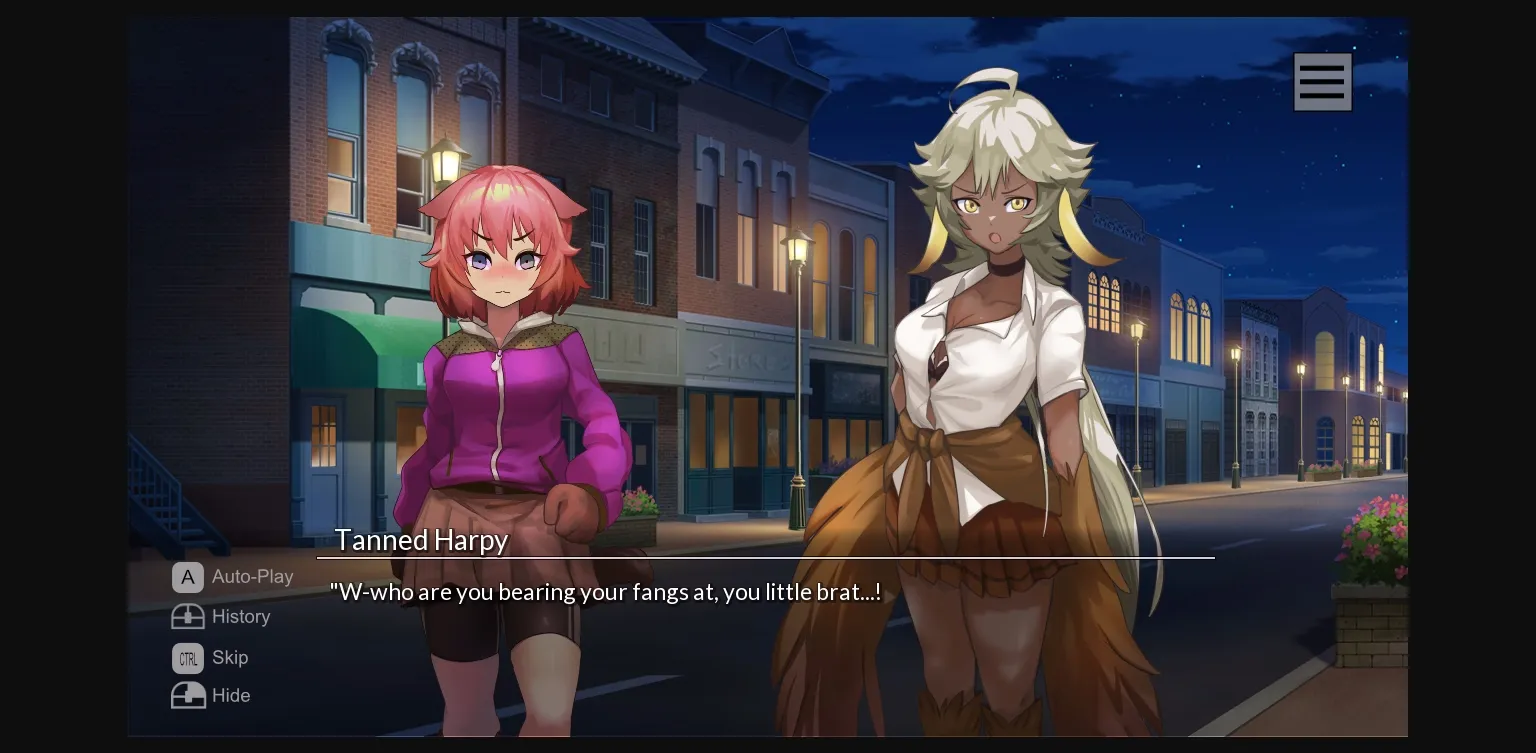
Task: Click the "A" Auto-Play icon
Action: [187, 577]
